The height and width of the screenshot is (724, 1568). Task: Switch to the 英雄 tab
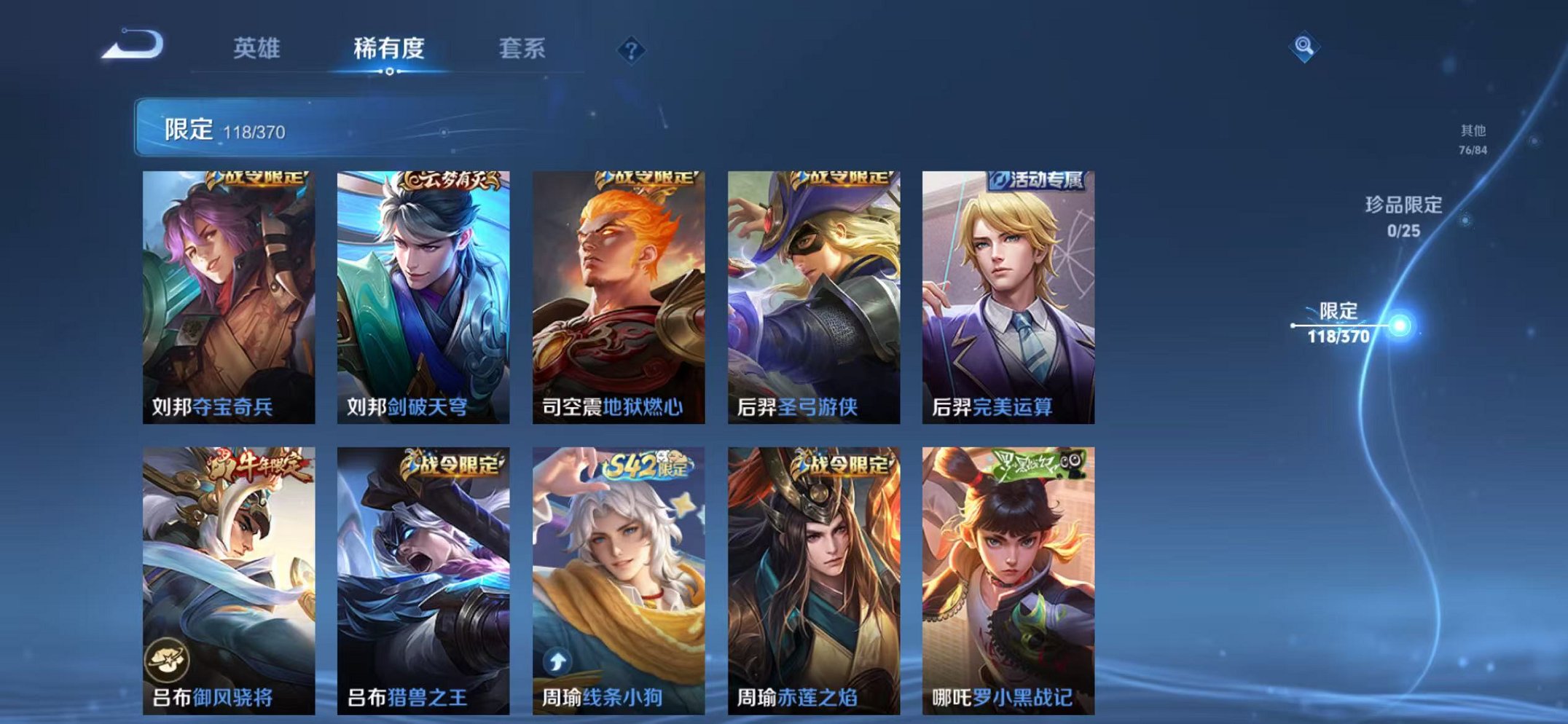point(258,50)
